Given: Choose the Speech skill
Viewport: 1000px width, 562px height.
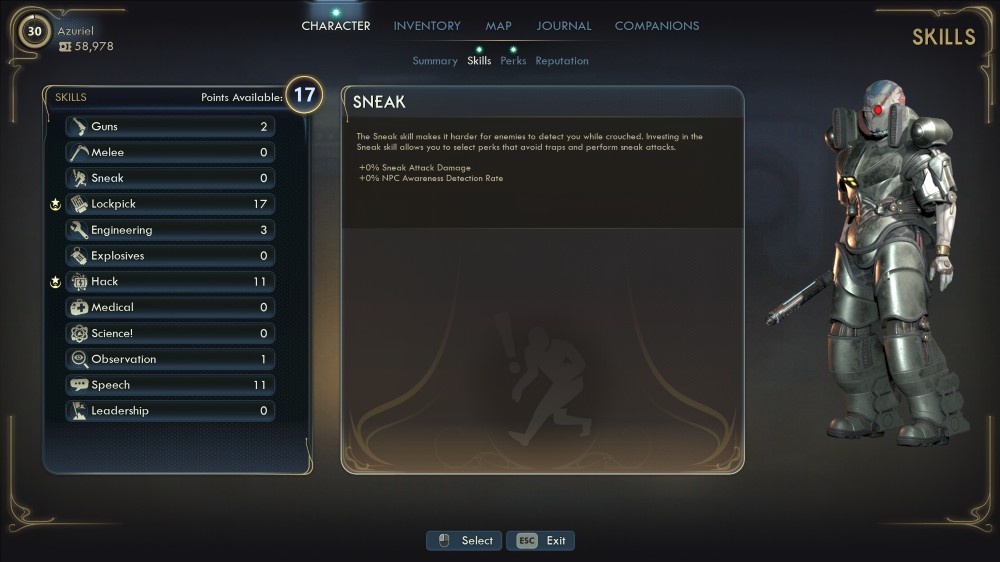Looking at the screenshot, I should [x=170, y=385].
